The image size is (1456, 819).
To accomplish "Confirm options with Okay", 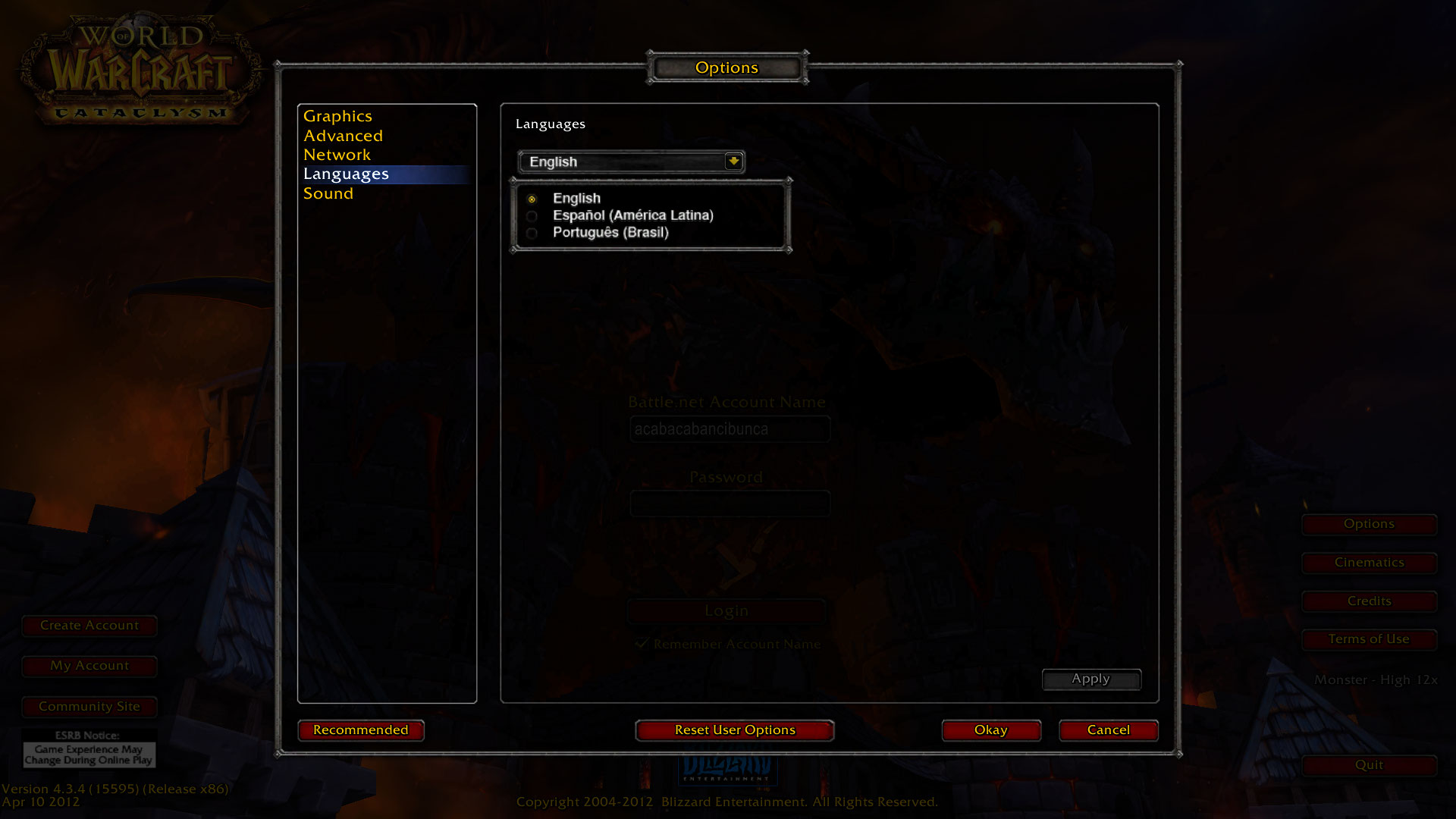I will (990, 730).
